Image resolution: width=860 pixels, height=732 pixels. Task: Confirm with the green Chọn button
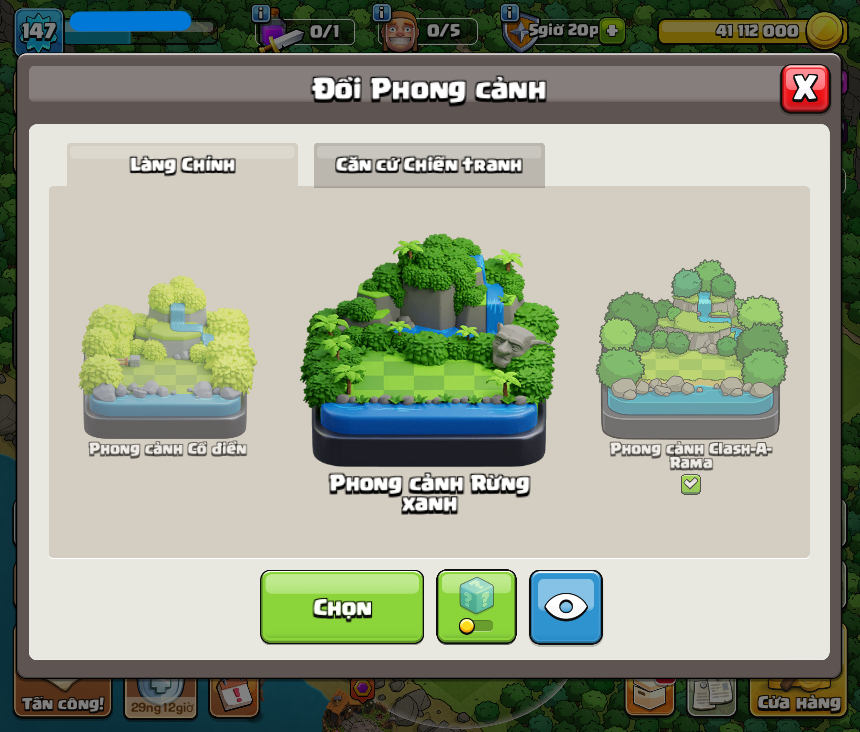pyautogui.click(x=342, y=607)
